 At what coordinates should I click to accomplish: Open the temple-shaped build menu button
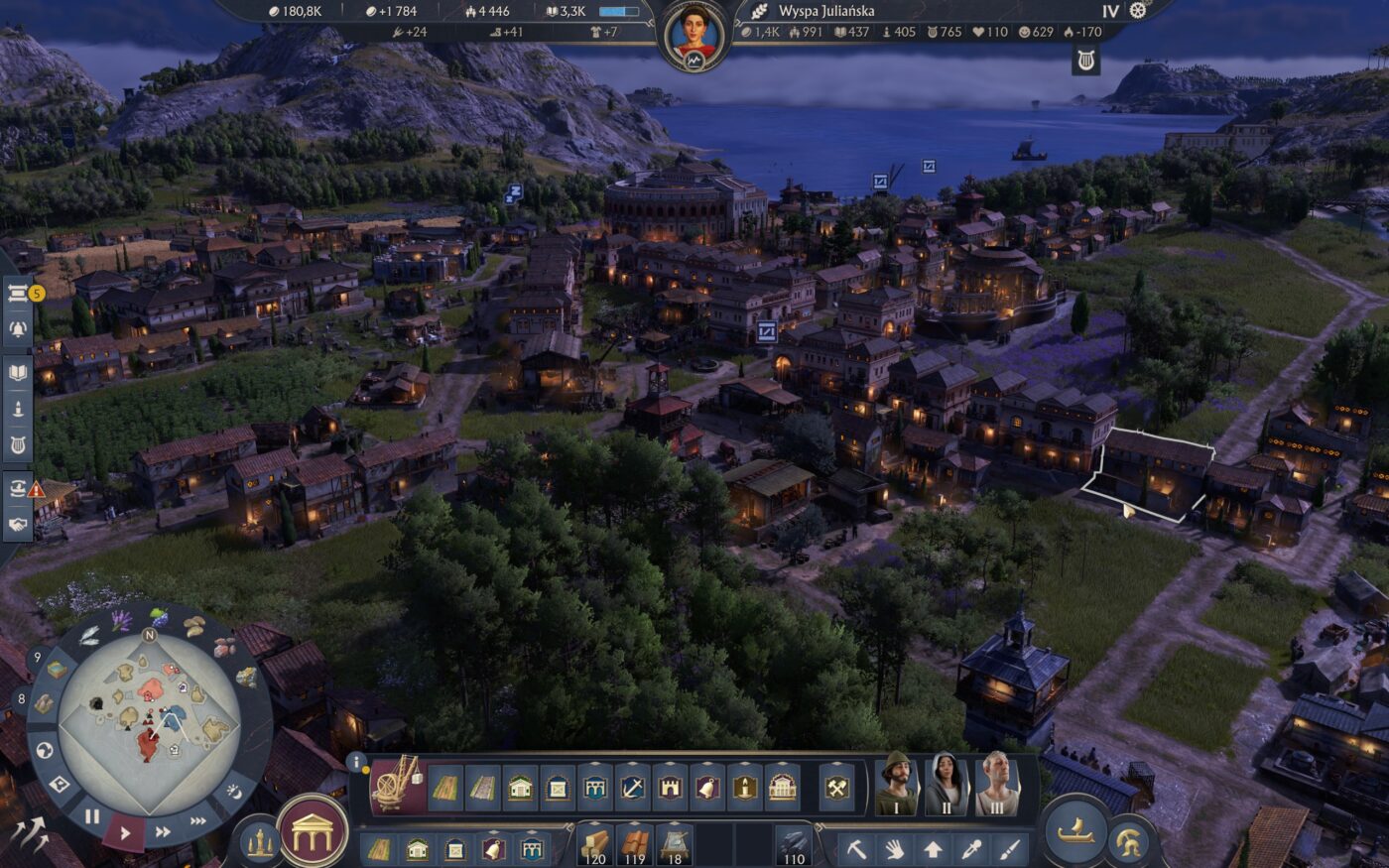314,829
